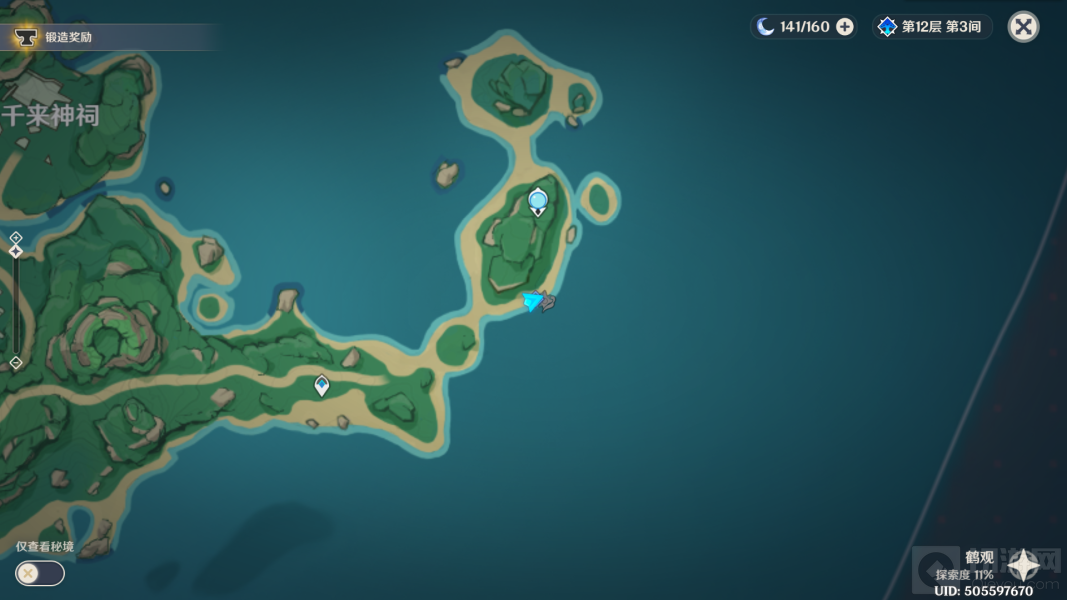The image size is (1067, 600).
Task: Open the Spiral Abyss floor 12 indicator
Action: coord(932,27)
